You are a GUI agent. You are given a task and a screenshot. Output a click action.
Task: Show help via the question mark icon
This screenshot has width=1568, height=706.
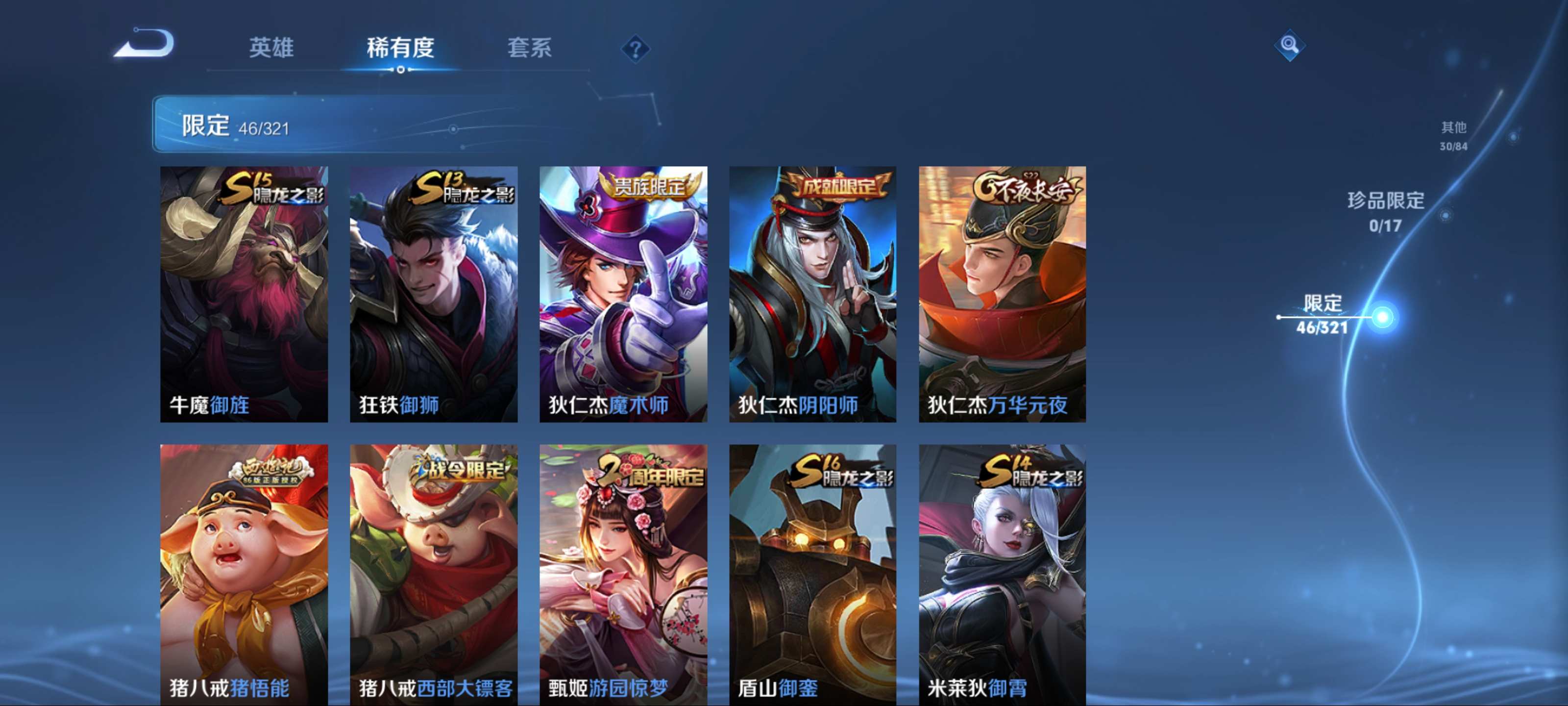tap(635, 49)
